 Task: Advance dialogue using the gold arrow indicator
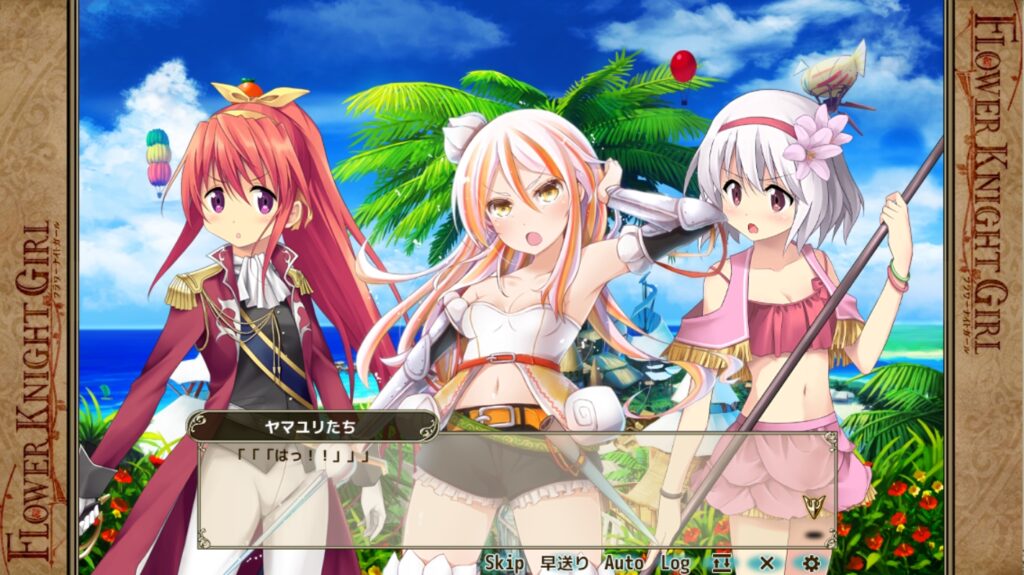(813, 506)
